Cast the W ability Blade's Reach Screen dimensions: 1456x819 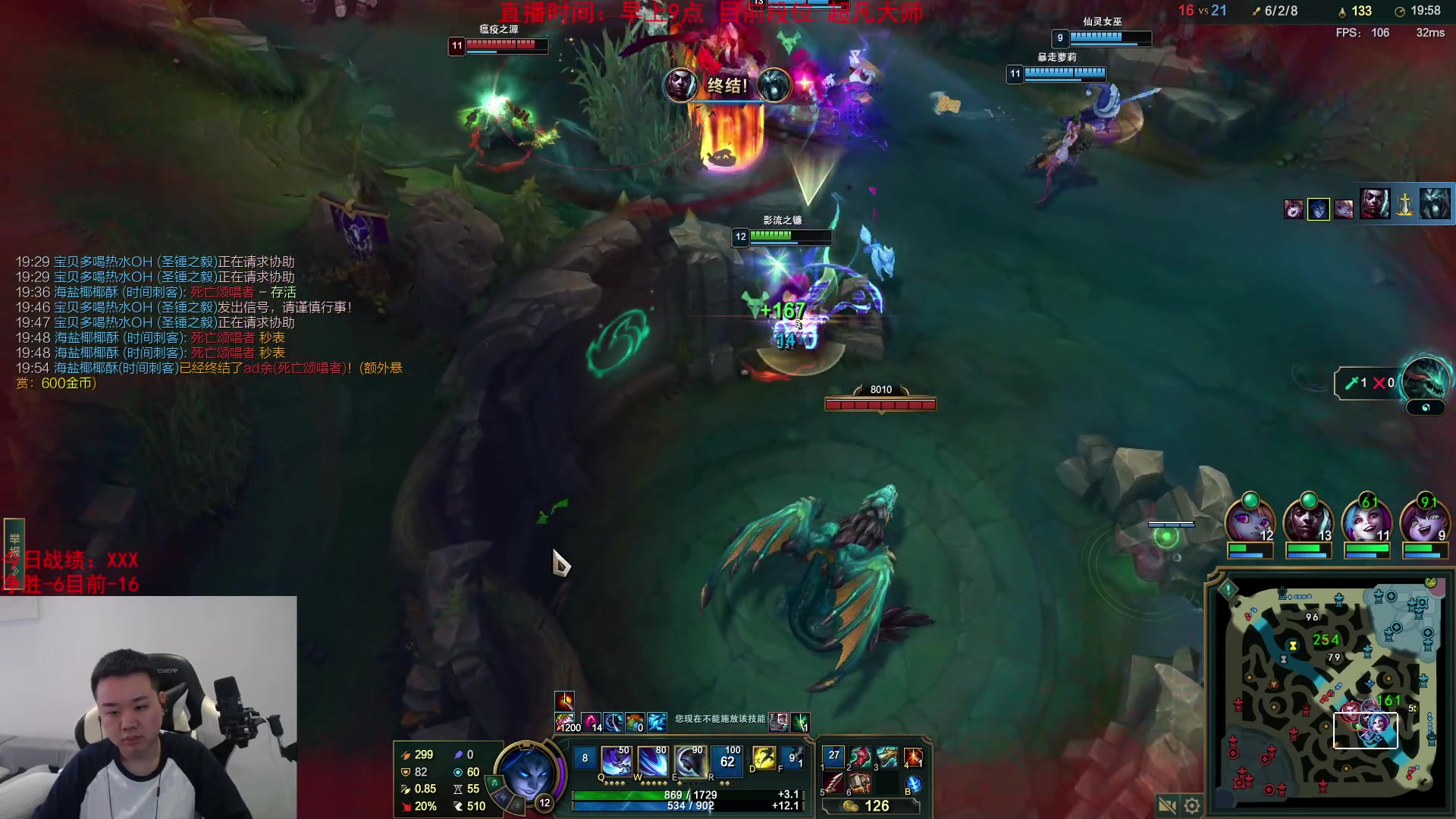[652, 761]
